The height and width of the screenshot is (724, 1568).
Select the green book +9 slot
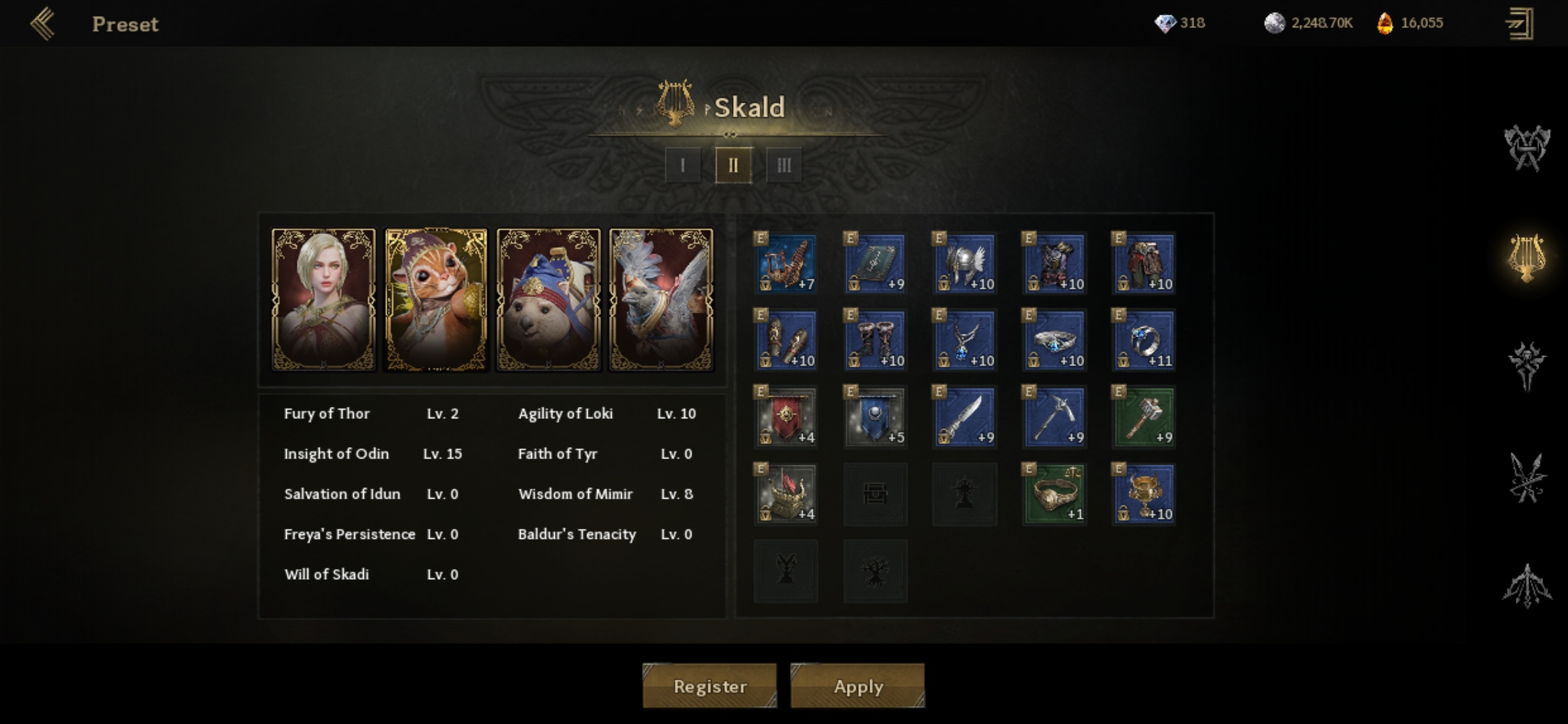[x=875, y=263]
